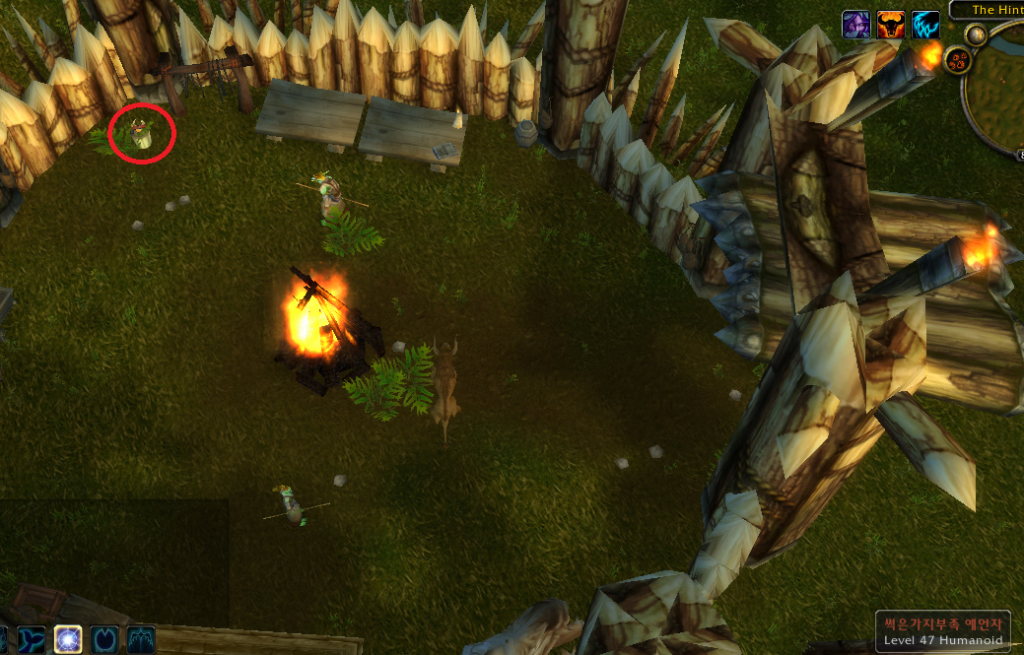Click the purple night elf face buff icon
Image resolution: width=1024 pixels, height=655 pixels.
tap(856, 24)
